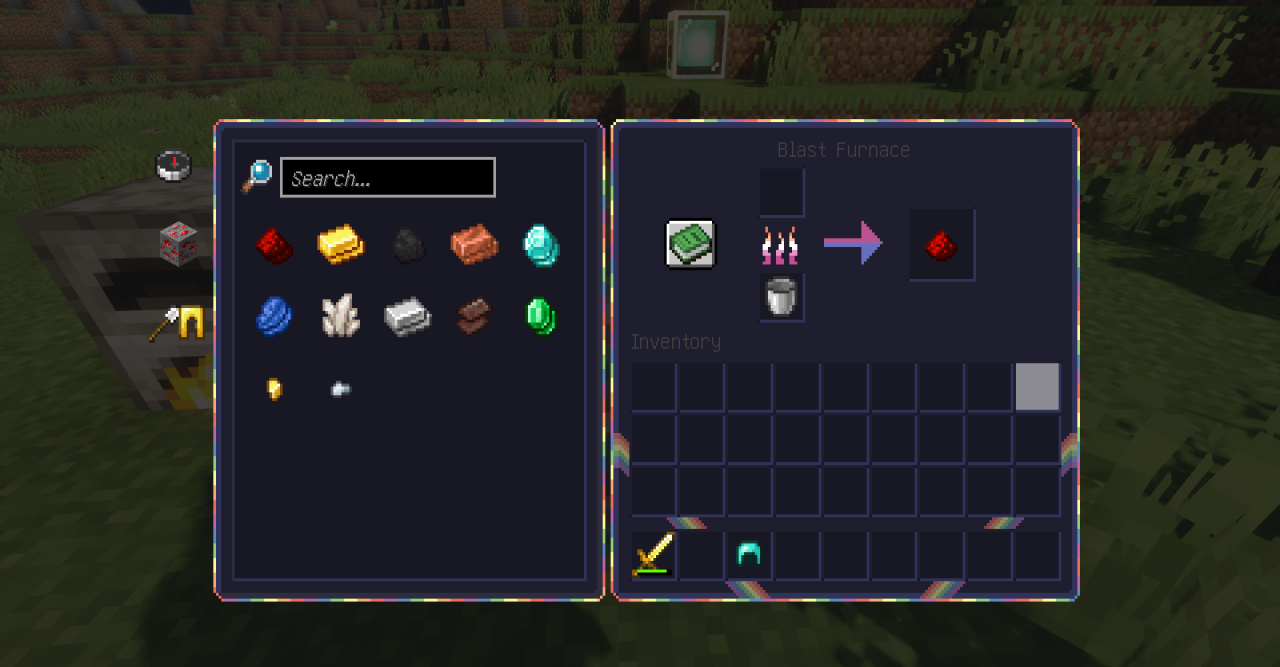Pick the iron nugget recipe
This screenshot has height=667, width=1280.
[x=341, y=389]
